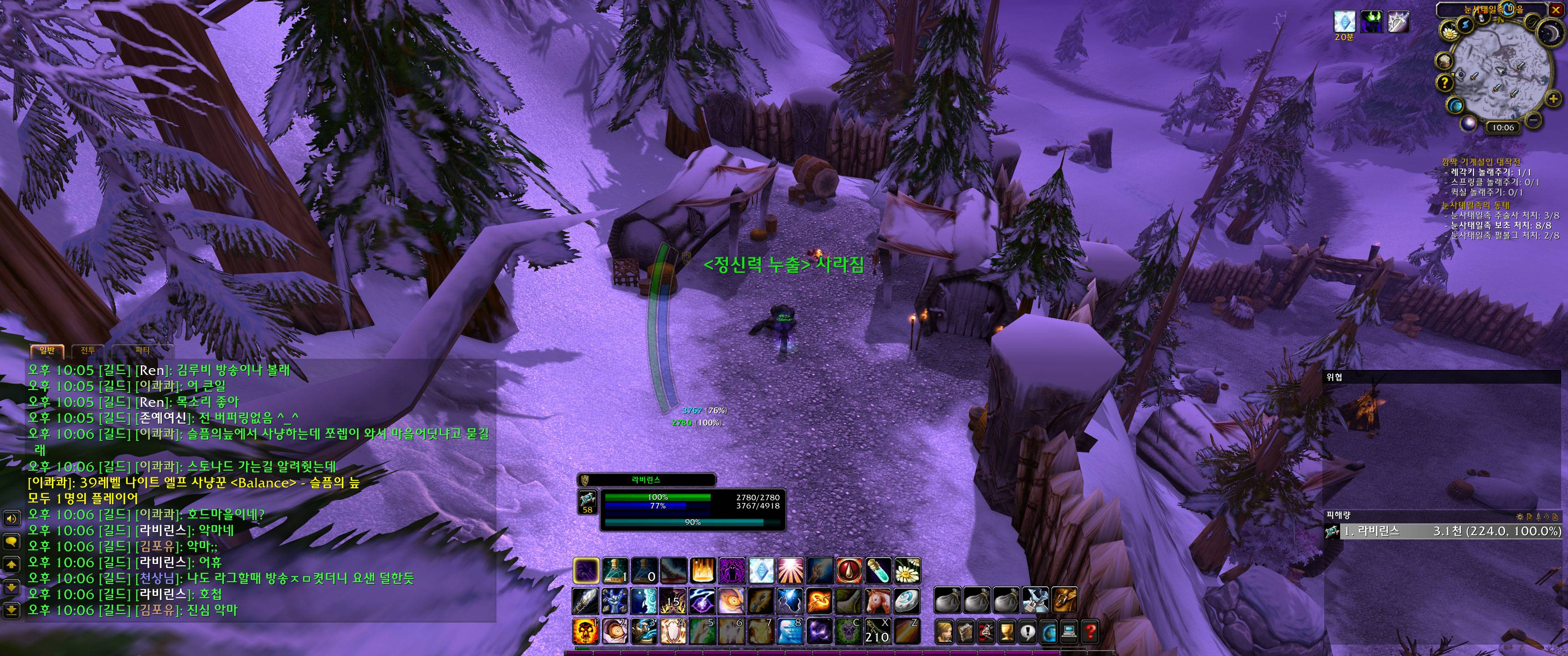Open the character info portrait micro button
Screen dimensions: 1568x656
945,632
